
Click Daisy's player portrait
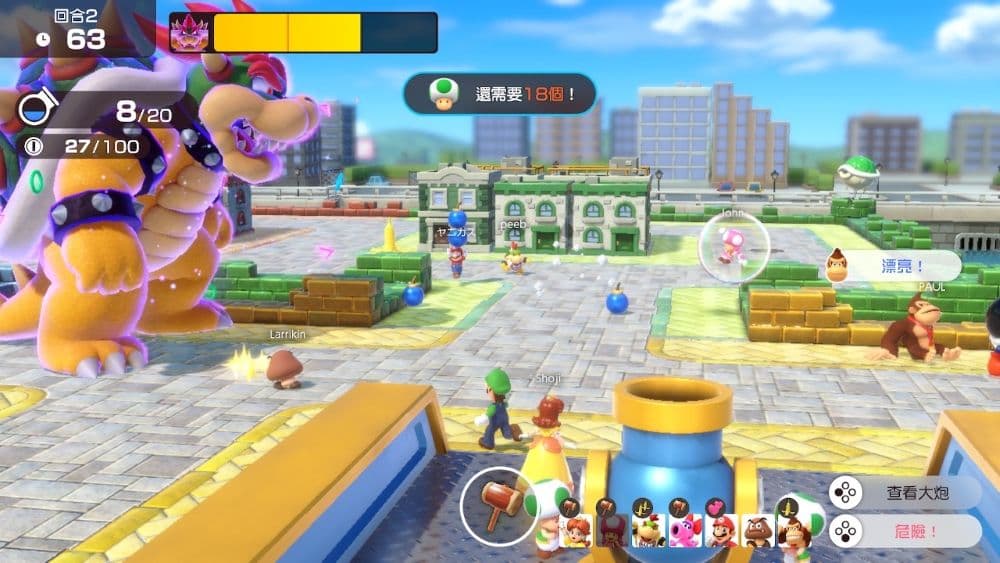click(577, 530)
